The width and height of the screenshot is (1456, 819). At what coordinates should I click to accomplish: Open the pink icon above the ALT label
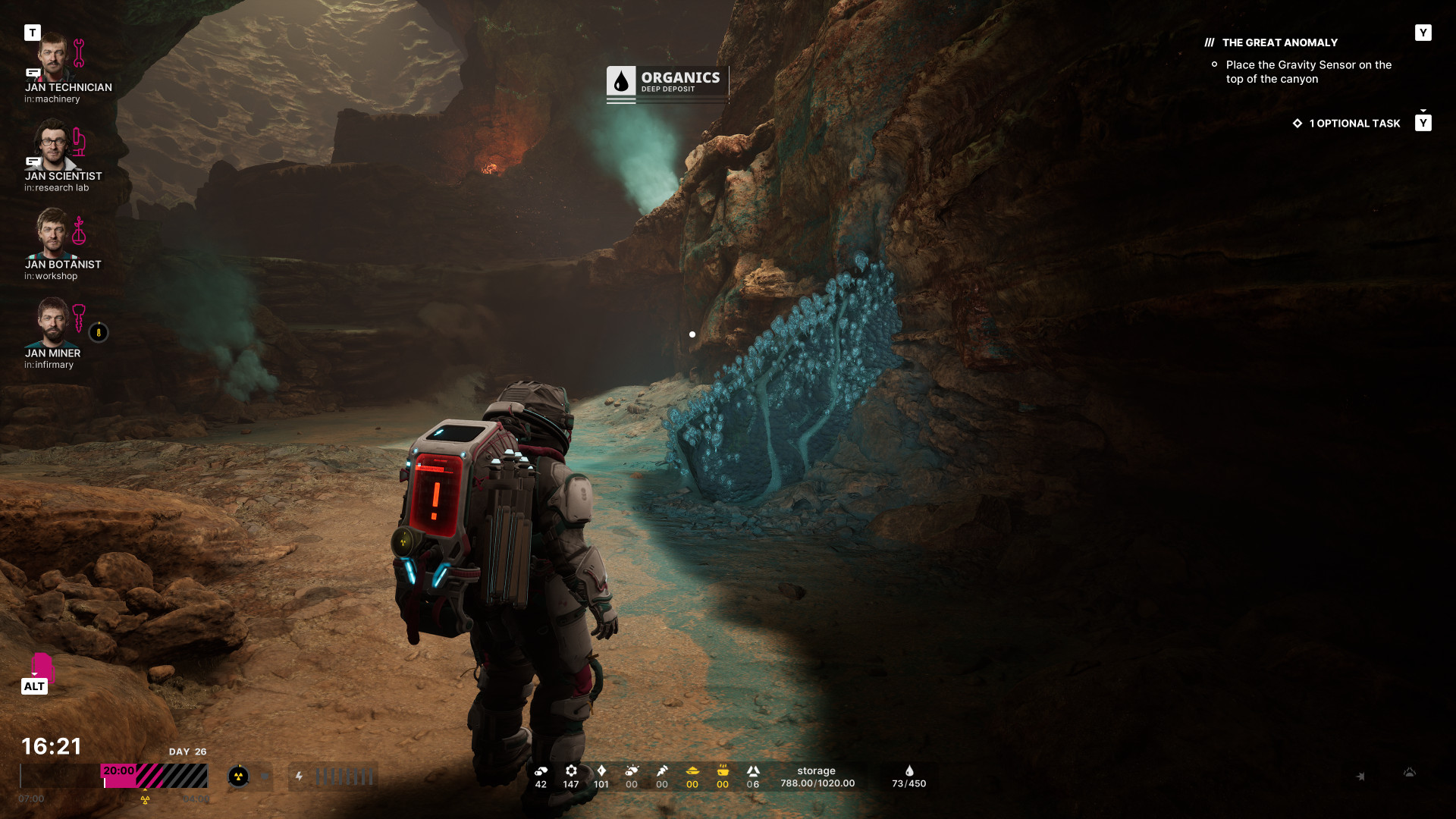(42, 667)
